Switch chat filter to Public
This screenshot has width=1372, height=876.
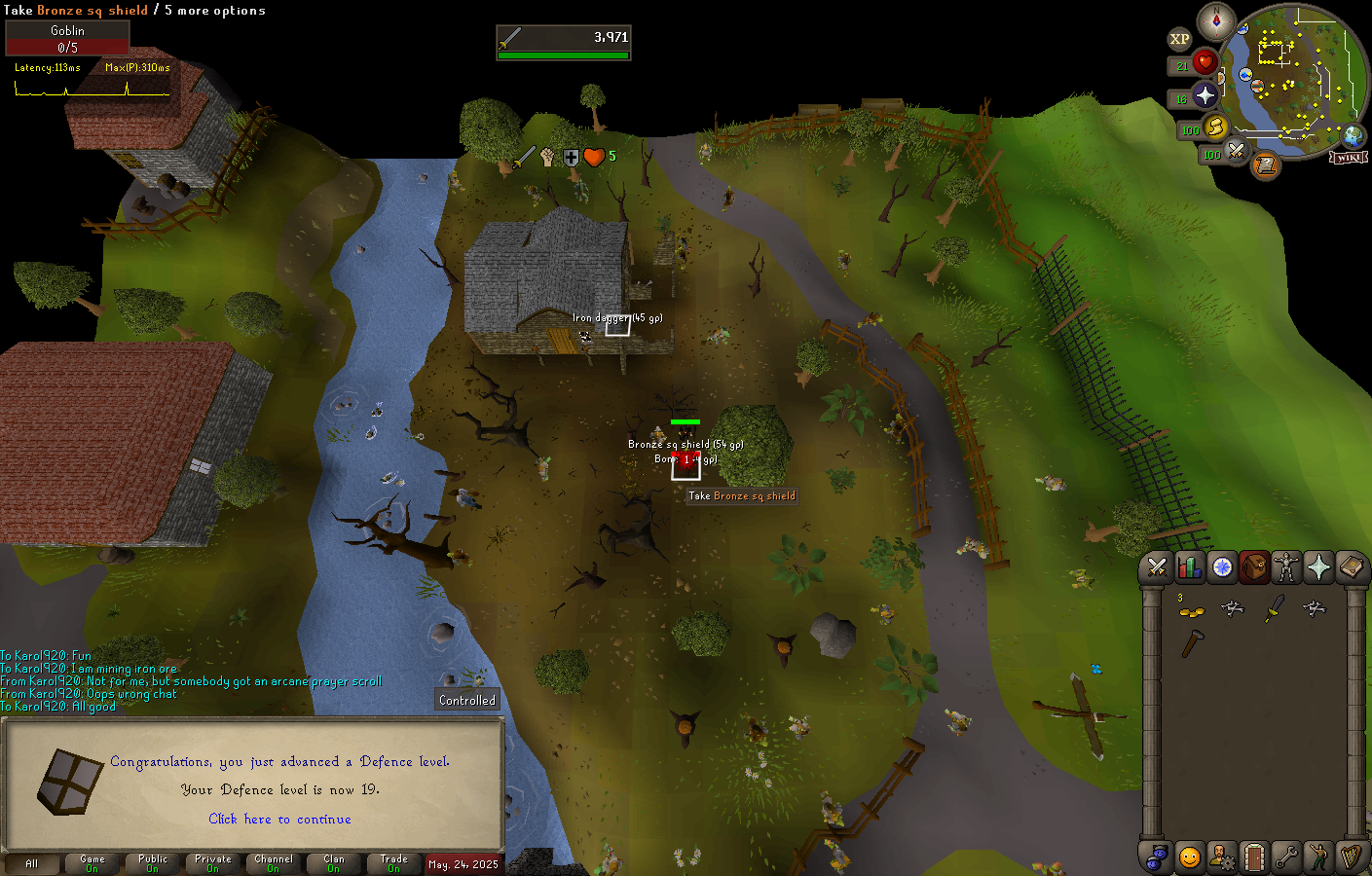pyautogui.click(x=153, y=863)
